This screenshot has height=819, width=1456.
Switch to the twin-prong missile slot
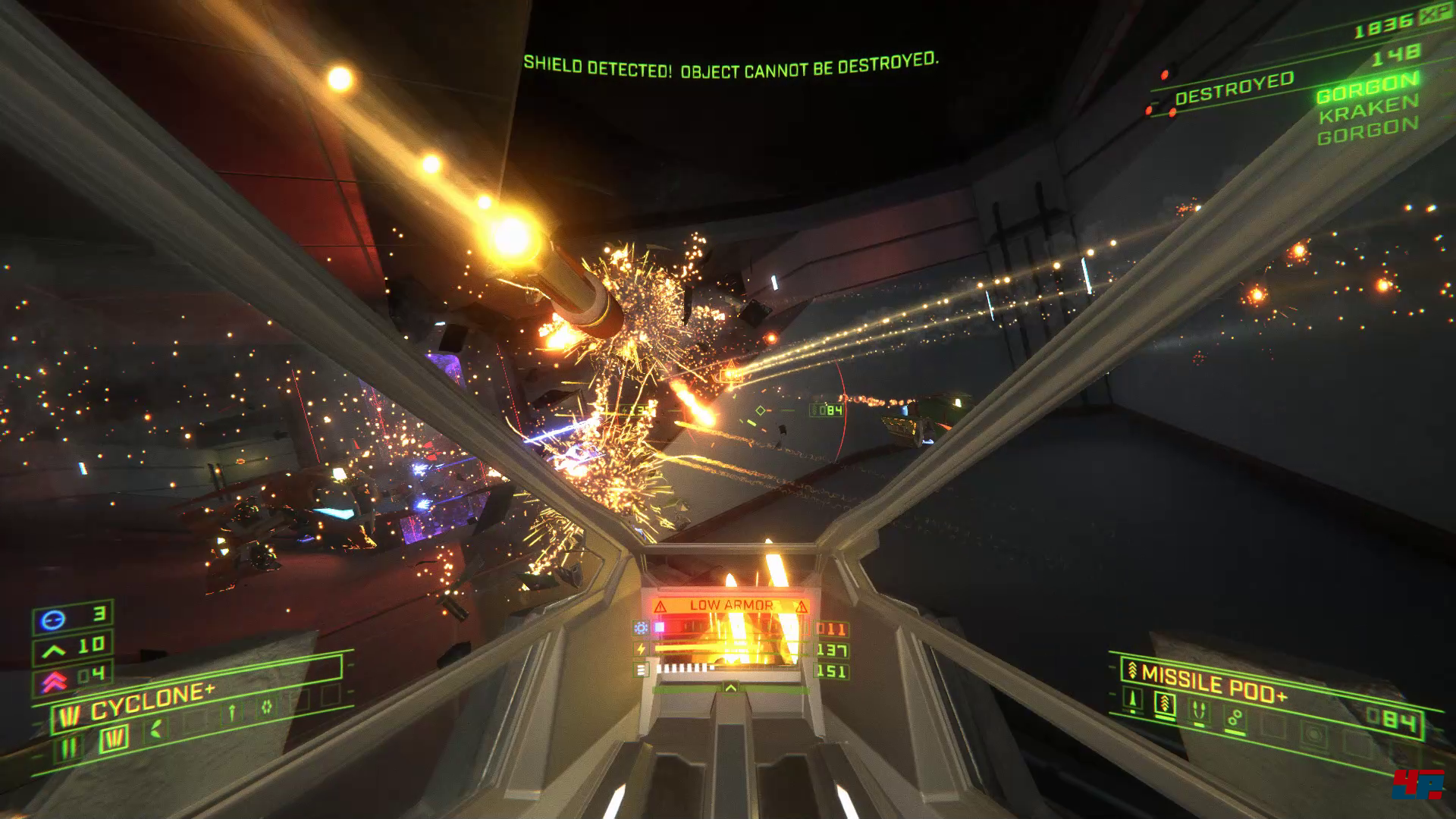pyautogui.click(x=1200, y=711)
